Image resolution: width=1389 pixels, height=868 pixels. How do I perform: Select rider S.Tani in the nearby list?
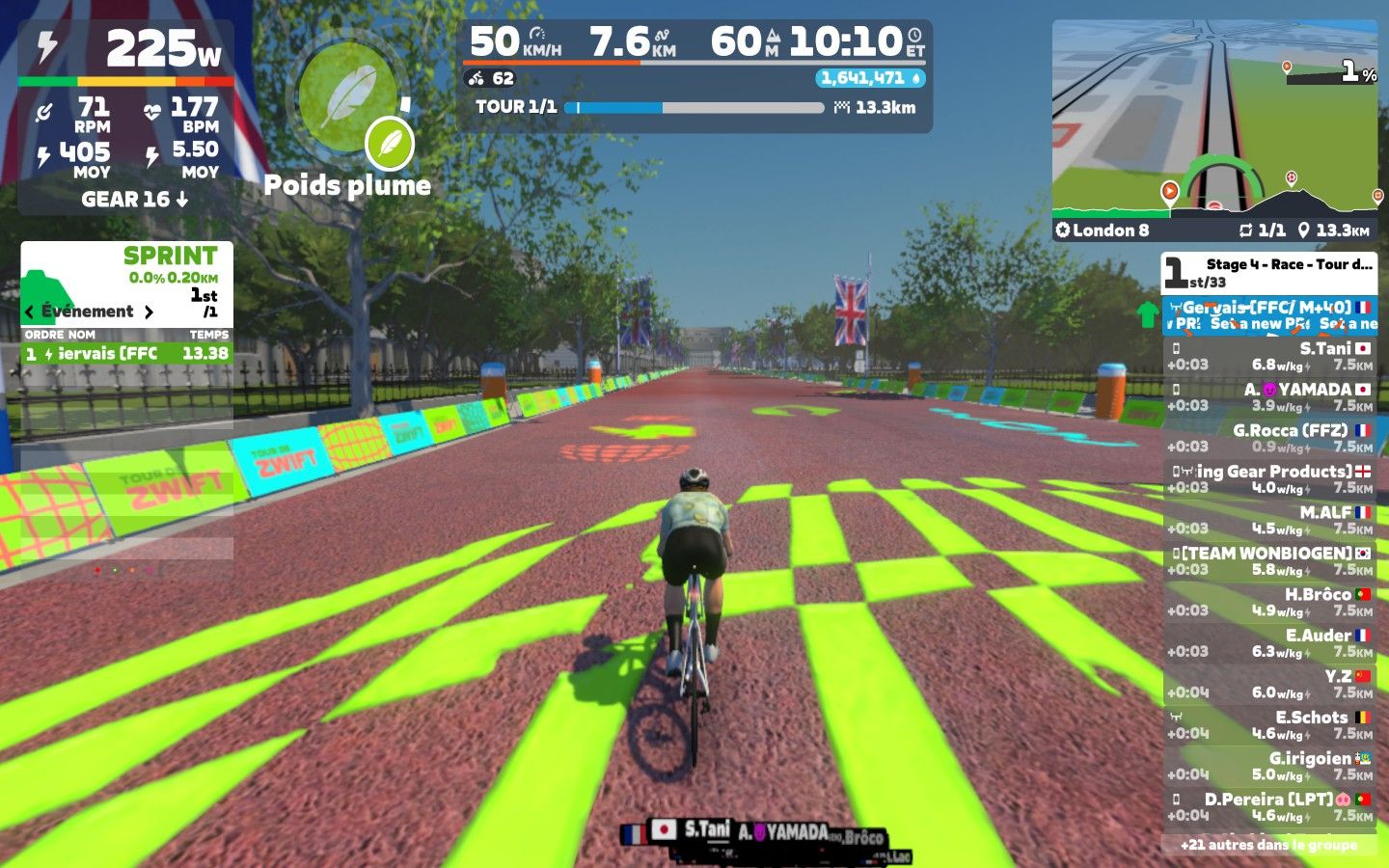tap(1269, 356)
